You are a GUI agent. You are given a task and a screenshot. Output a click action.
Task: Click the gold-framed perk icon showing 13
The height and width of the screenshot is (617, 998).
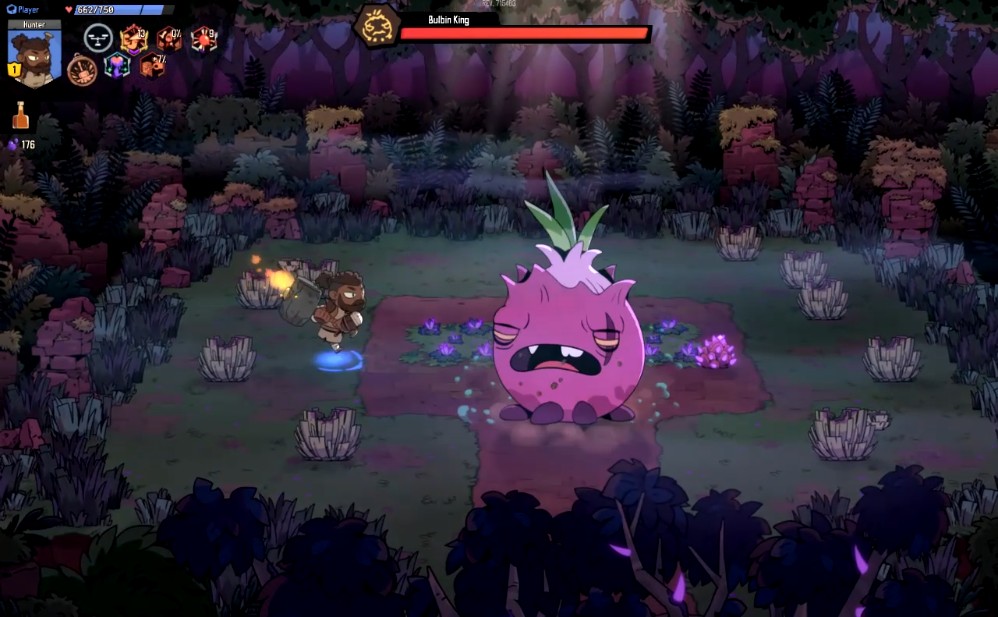[x=133, y=39]
